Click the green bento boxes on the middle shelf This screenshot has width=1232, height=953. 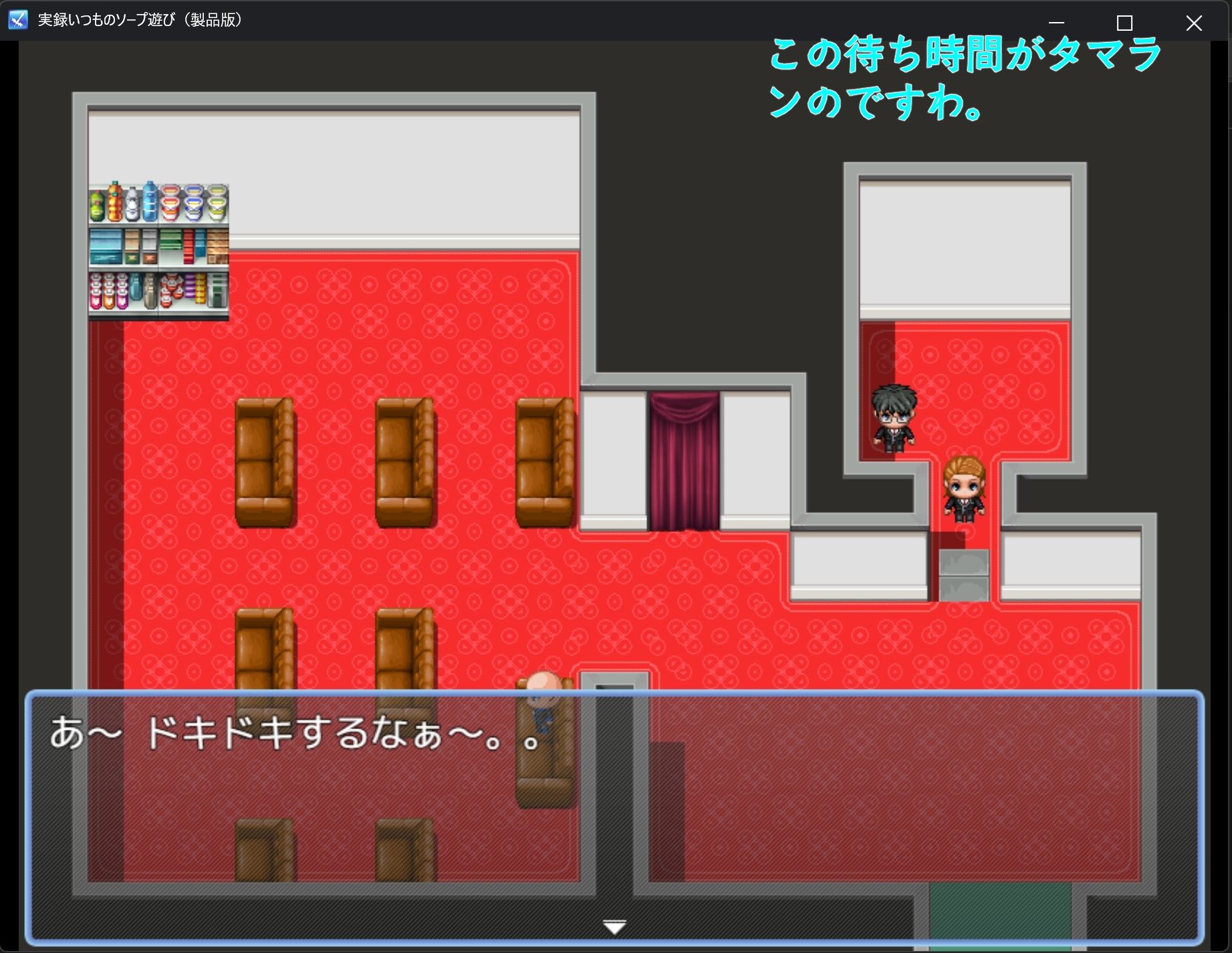click(171, 242)
